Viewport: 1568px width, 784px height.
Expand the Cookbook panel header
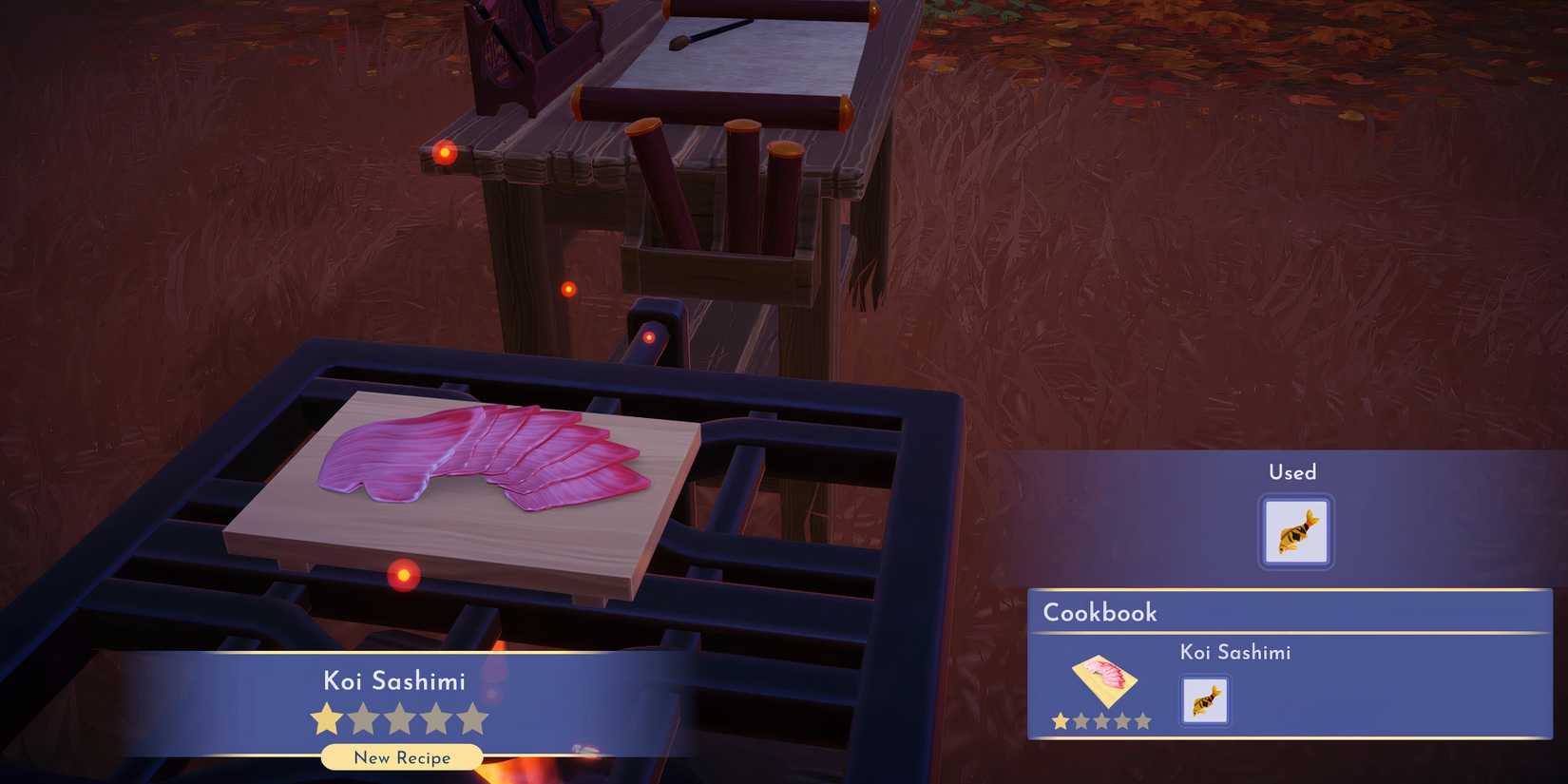coord(1100,613)
